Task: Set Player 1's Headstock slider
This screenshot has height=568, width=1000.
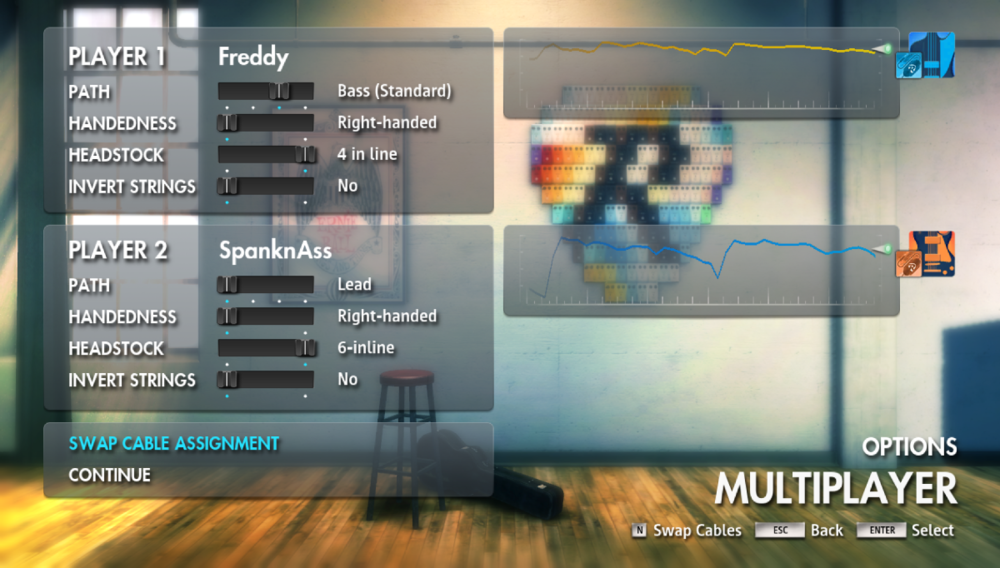Action: tap(266, 155)
